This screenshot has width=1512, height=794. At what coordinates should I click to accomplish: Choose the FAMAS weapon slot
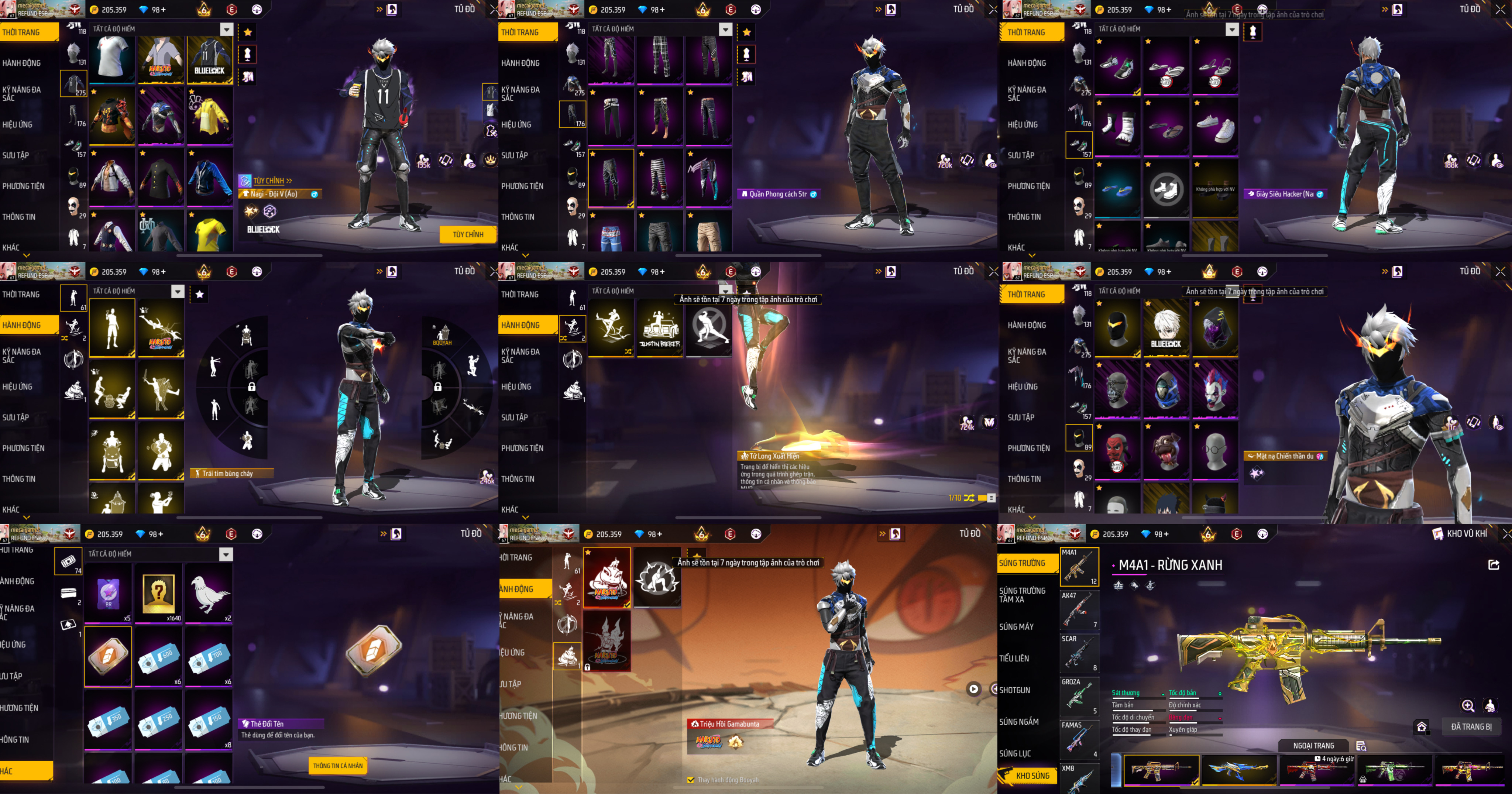pos(1079,739)
